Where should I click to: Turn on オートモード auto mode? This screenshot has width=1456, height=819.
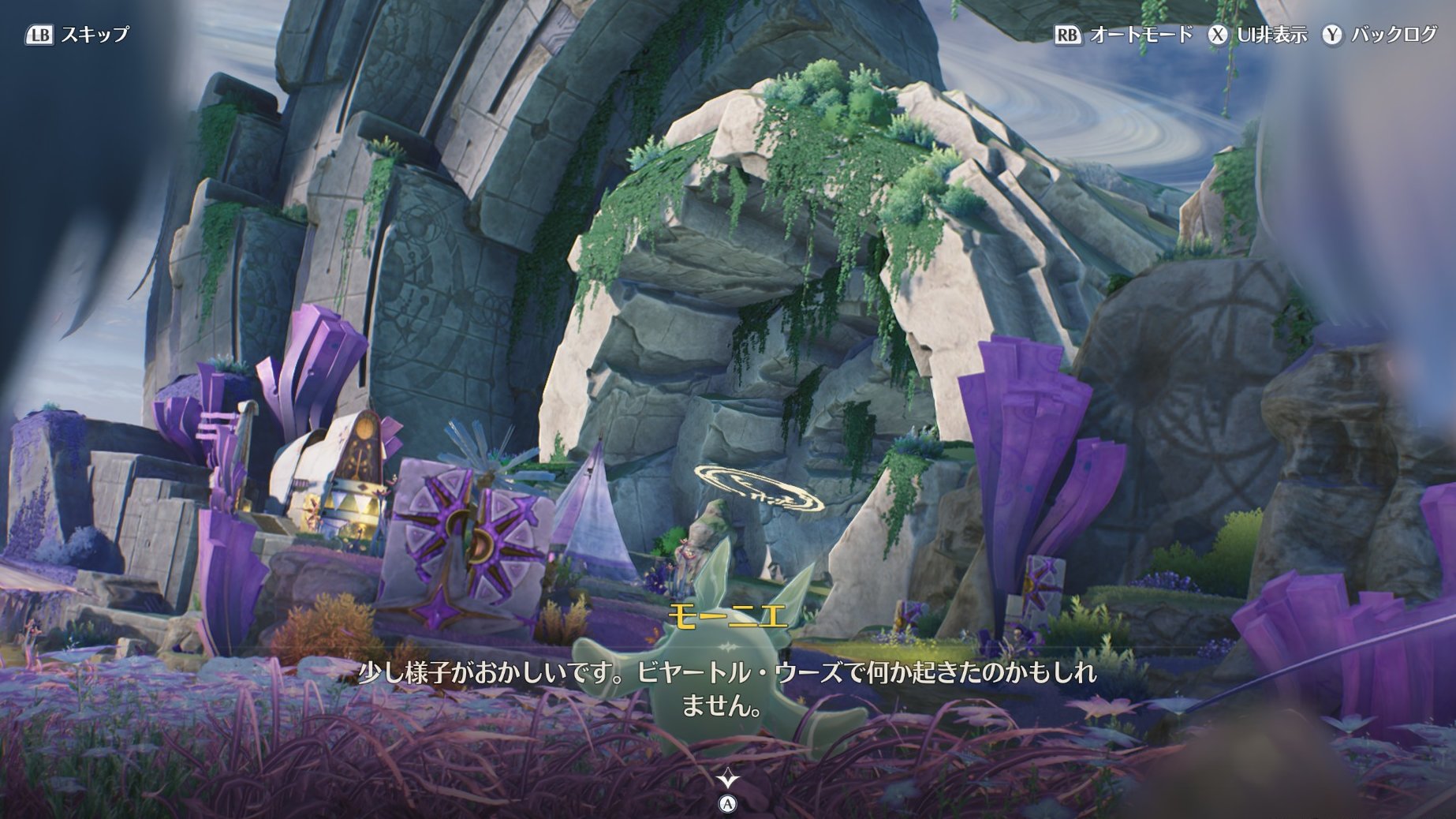pyautogui.click(x=1124, y=35)
